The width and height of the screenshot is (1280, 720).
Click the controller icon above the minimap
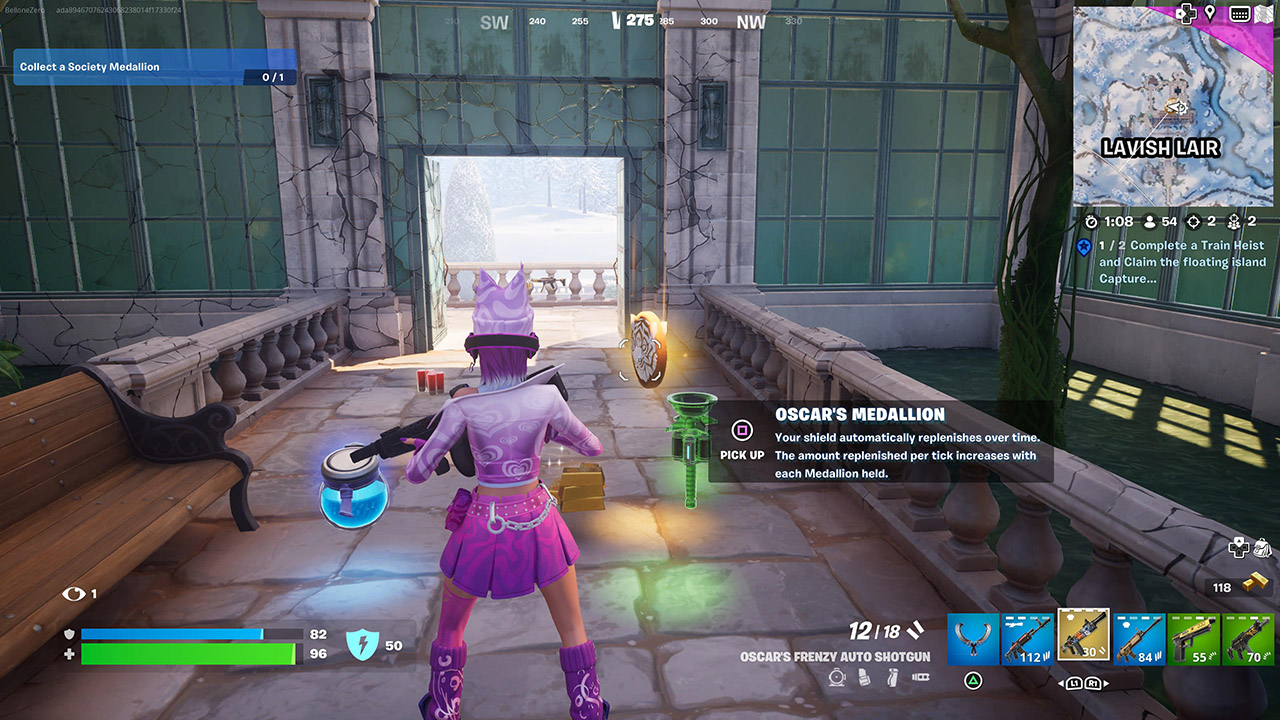(x=1186, y=12)
